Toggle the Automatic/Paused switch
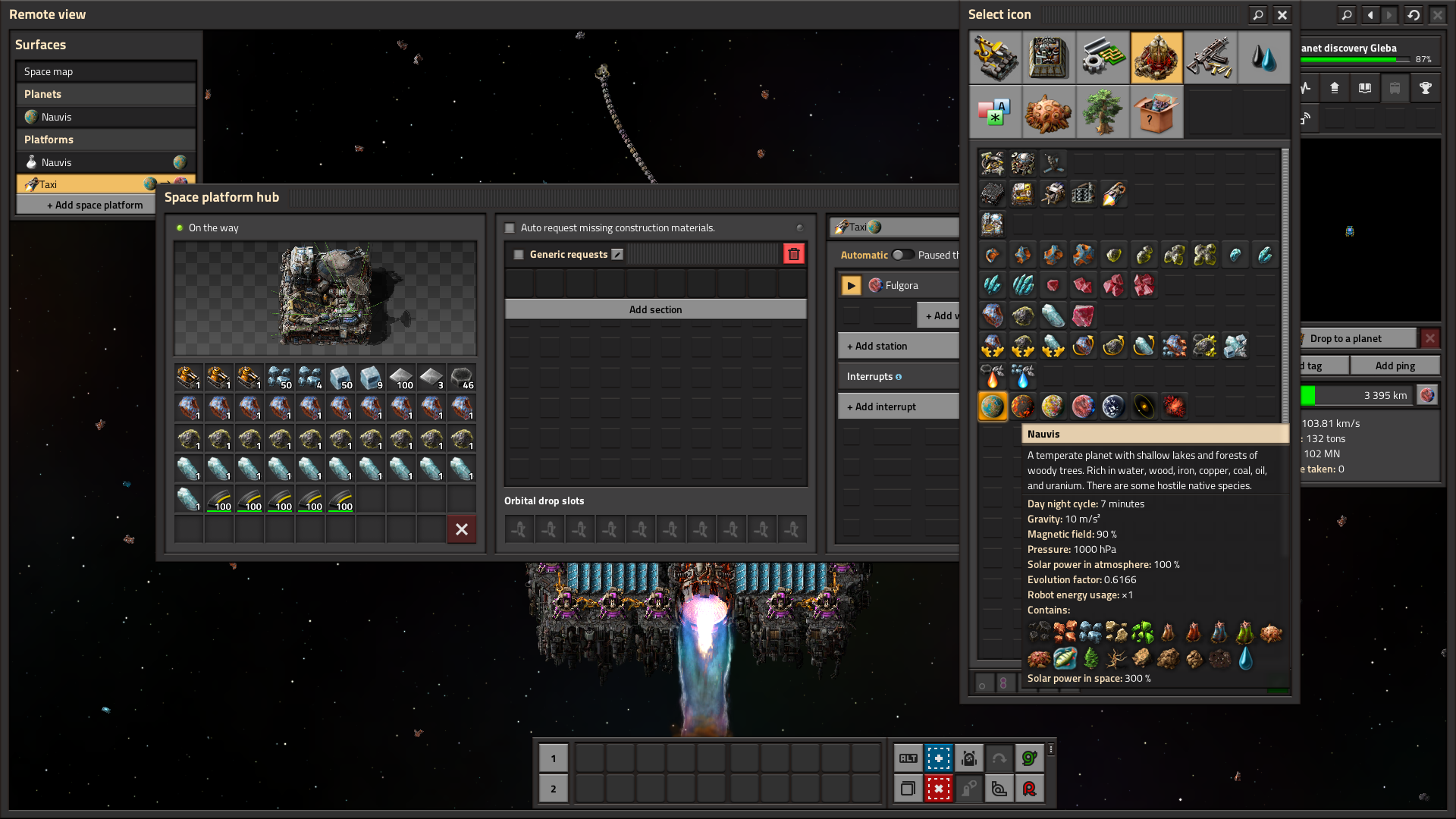This screenshot has height=819, width=1456. [902, 255]
